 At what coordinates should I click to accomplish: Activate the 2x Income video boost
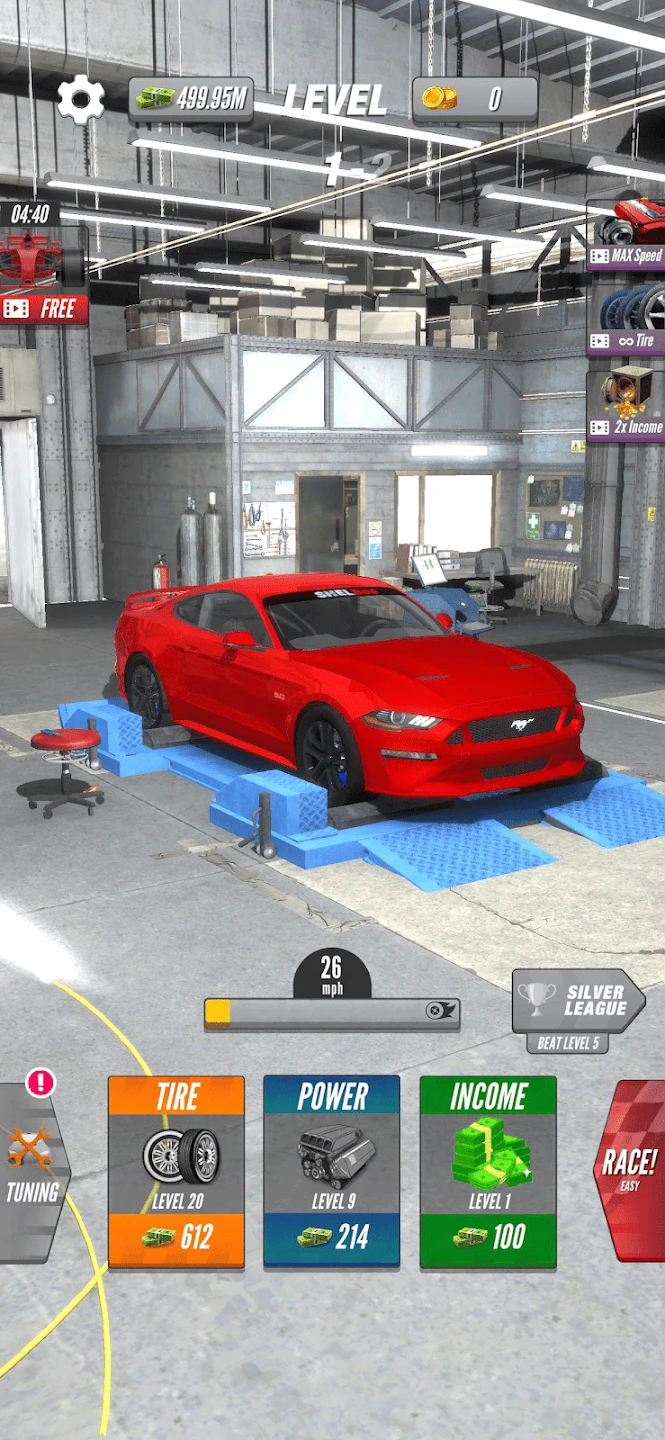pos(628,403)
